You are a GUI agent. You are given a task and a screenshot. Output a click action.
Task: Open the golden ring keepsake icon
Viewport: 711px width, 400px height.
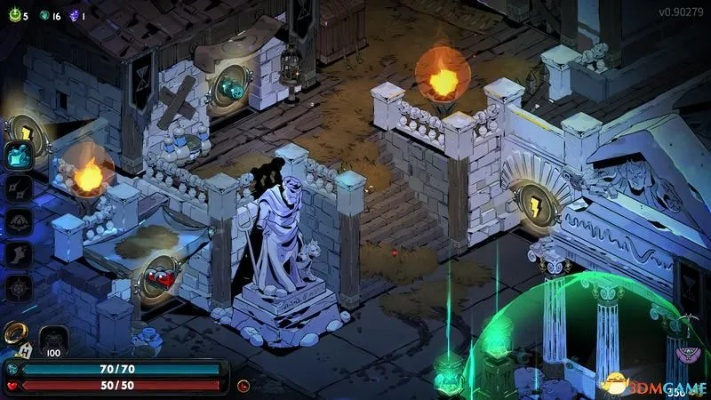point(15,333)
